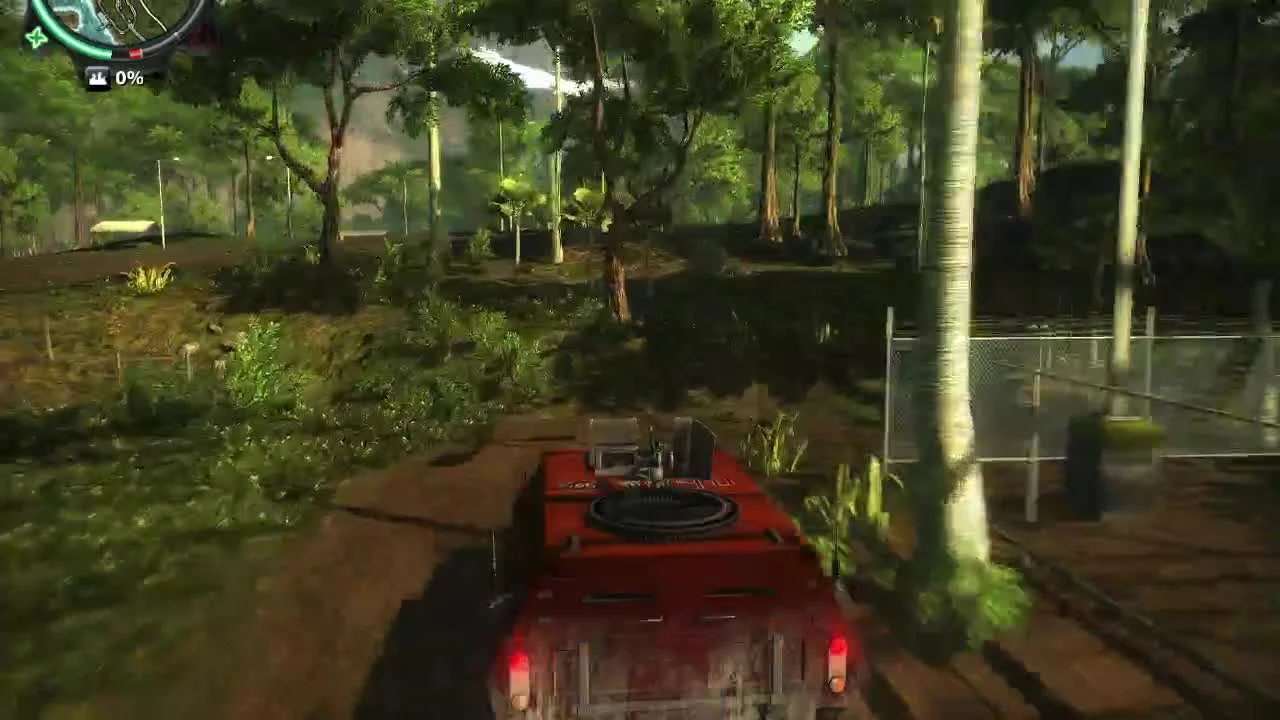Click the red segment of the minimap ring
This screenshot has height=720, width=1280.
[135, 52]
